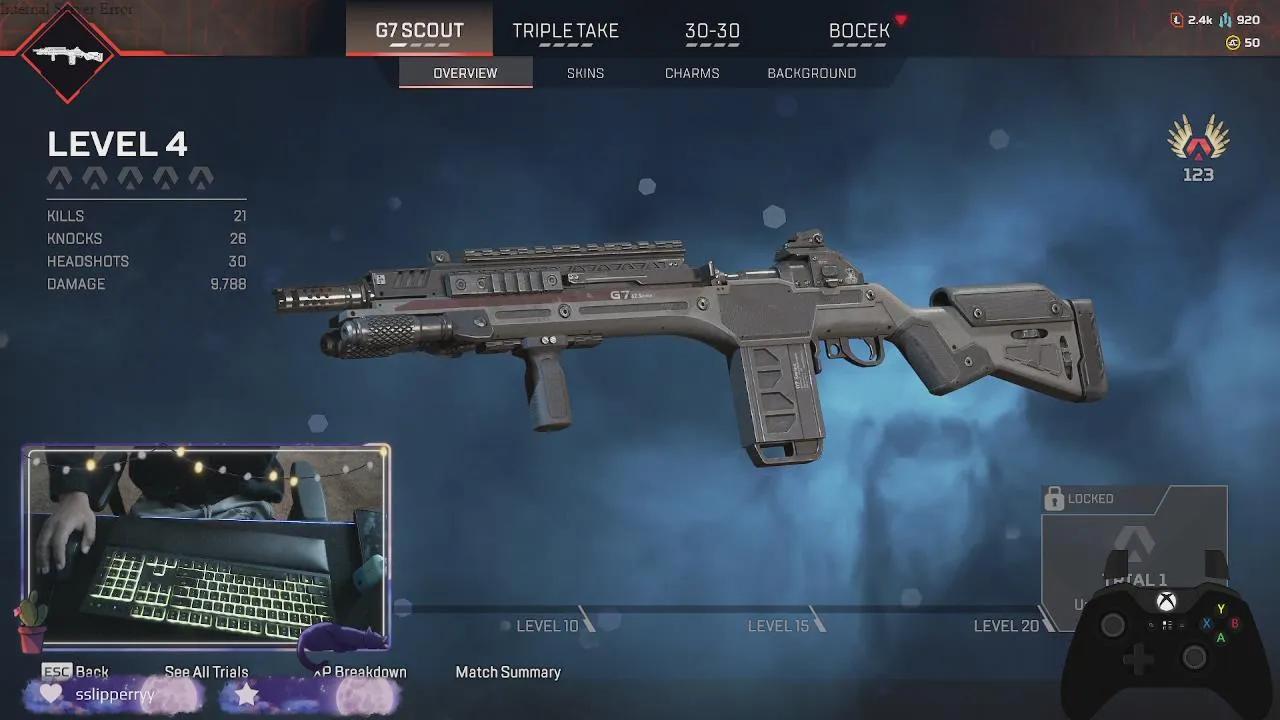View the Match Summary
The width and height of the screenshot is (1280, 720).
click(x=509, y=672)
